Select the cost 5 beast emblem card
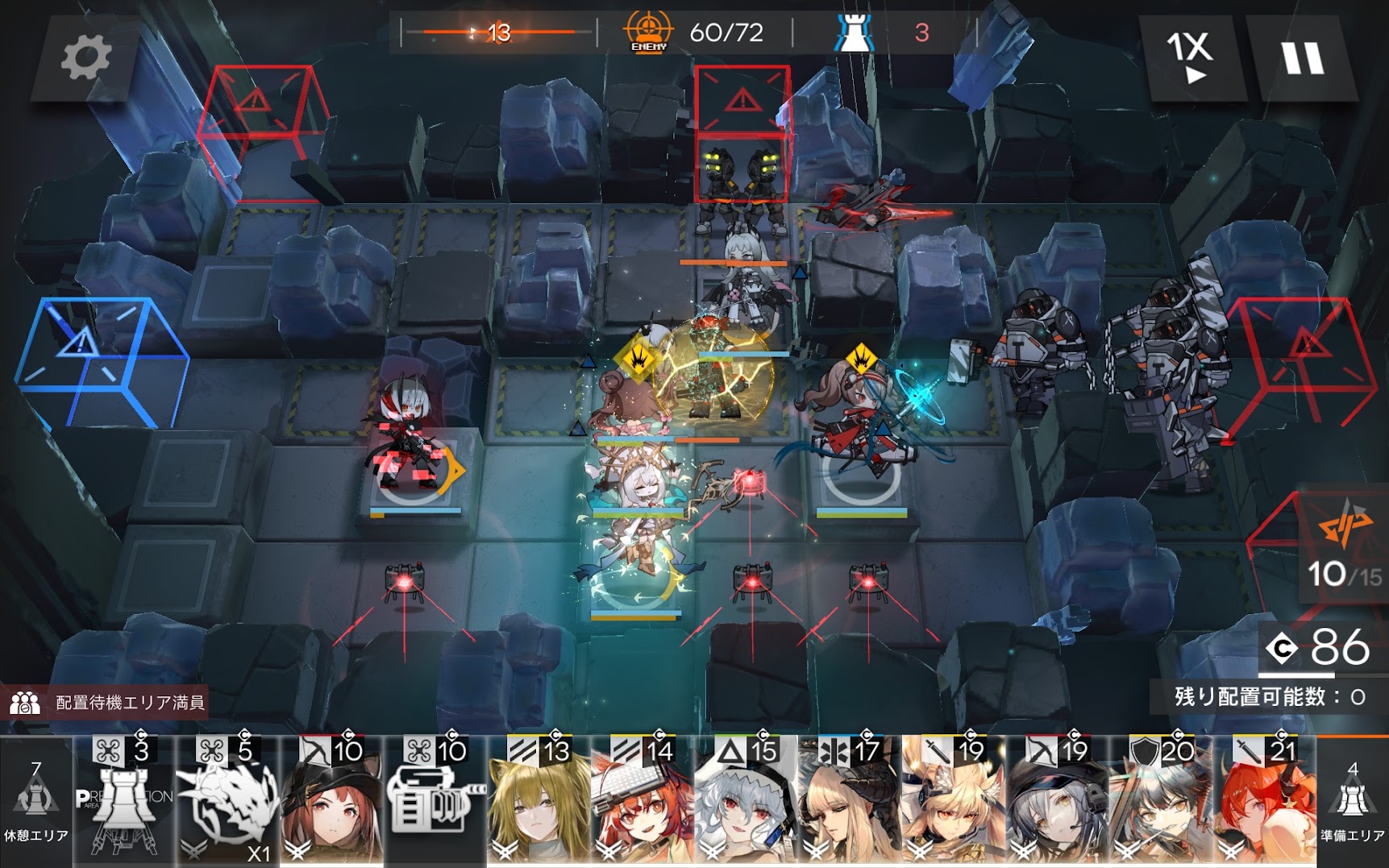Image resolution: width=1389 pixels, height=868 pixels. [227, 802]
